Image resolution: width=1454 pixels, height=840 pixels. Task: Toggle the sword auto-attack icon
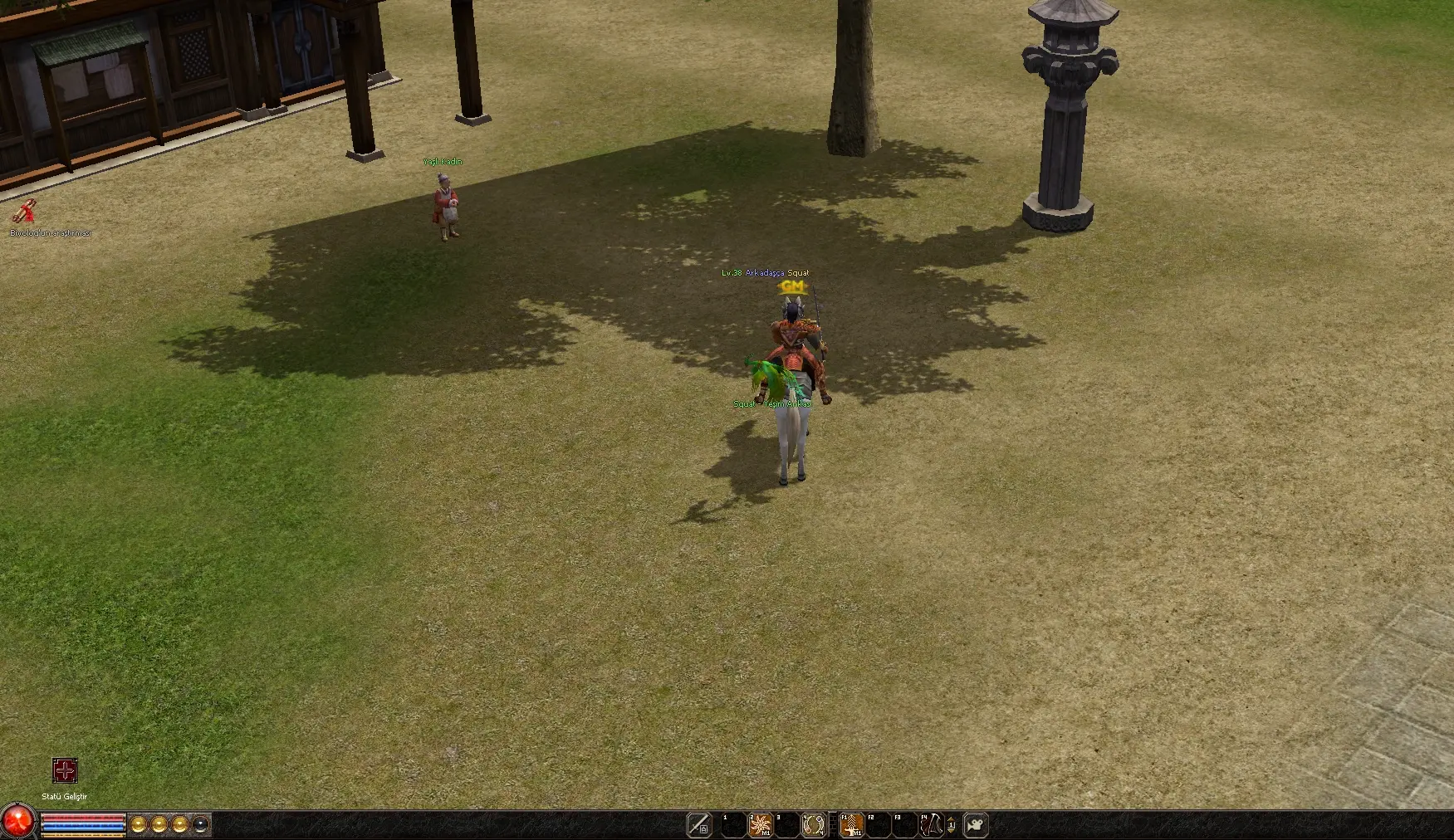pyautogui.click(x=699, y=825)
